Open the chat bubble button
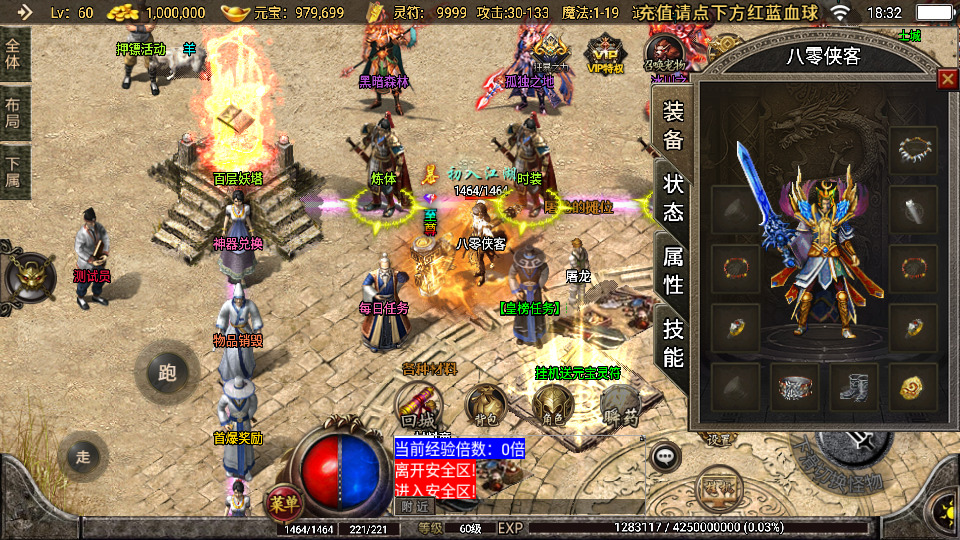The height and width of the screenshot is (540, 960). (x=664, y=457)
